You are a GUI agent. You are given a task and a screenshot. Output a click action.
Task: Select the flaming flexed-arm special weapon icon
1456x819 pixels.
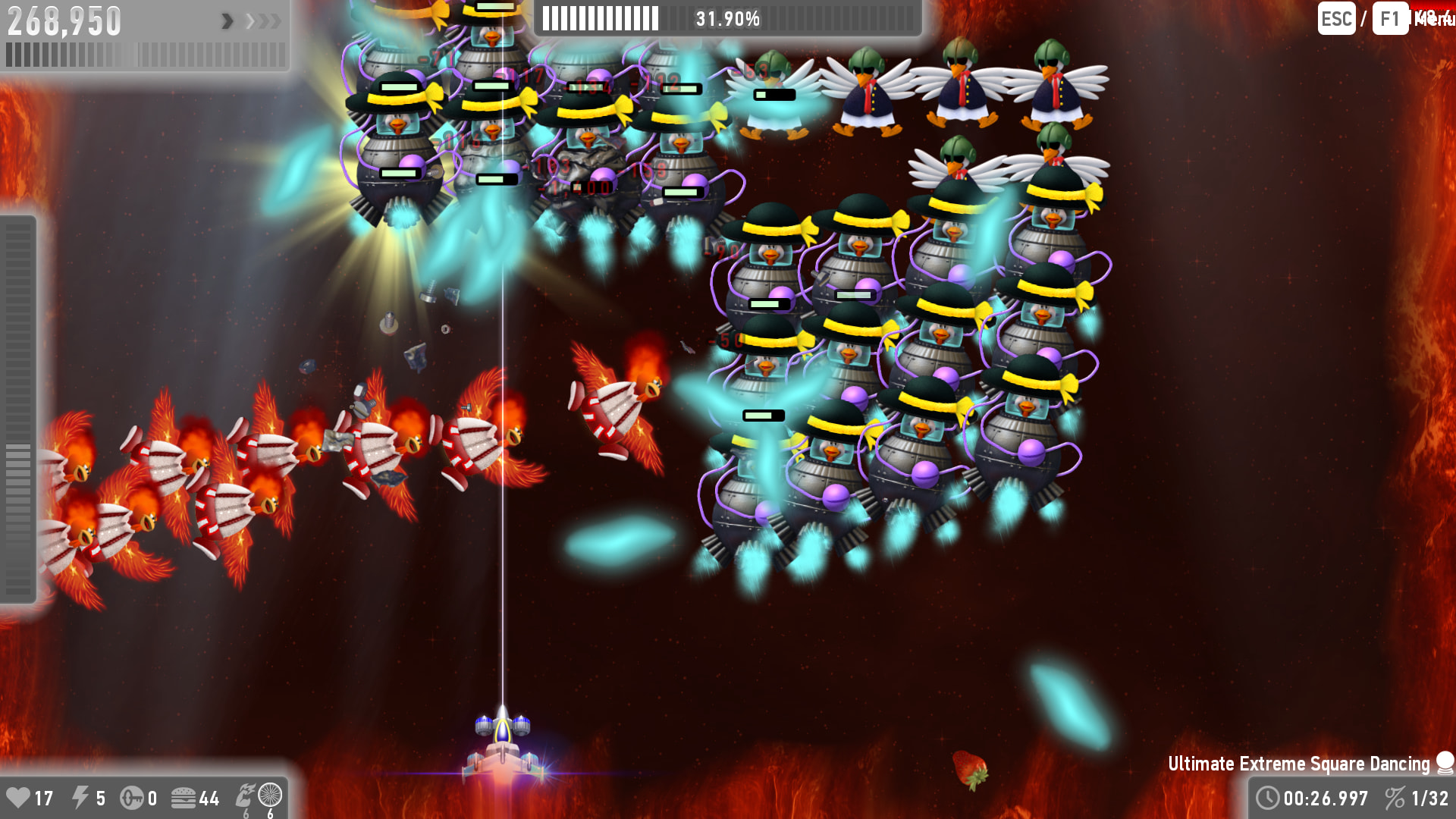(x=245, y=795)
